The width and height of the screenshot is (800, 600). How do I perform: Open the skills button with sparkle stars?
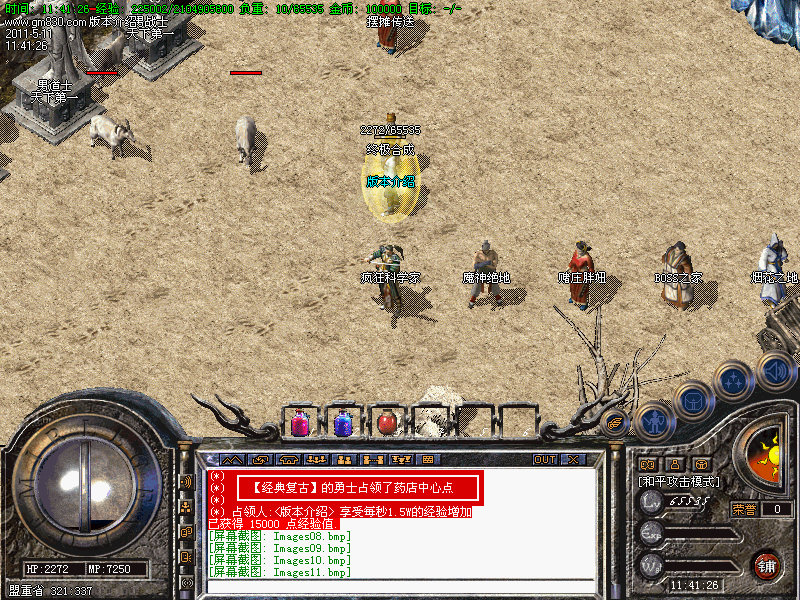click(735, 381)
